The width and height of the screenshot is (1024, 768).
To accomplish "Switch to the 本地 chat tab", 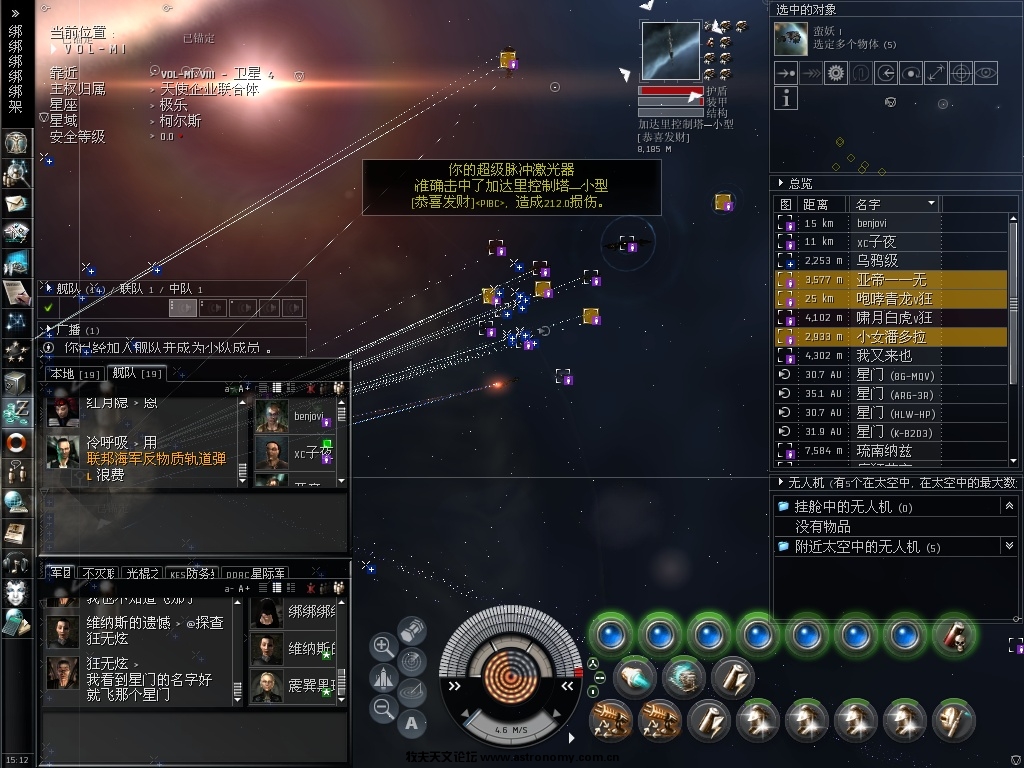I will (x=61, y=374).
